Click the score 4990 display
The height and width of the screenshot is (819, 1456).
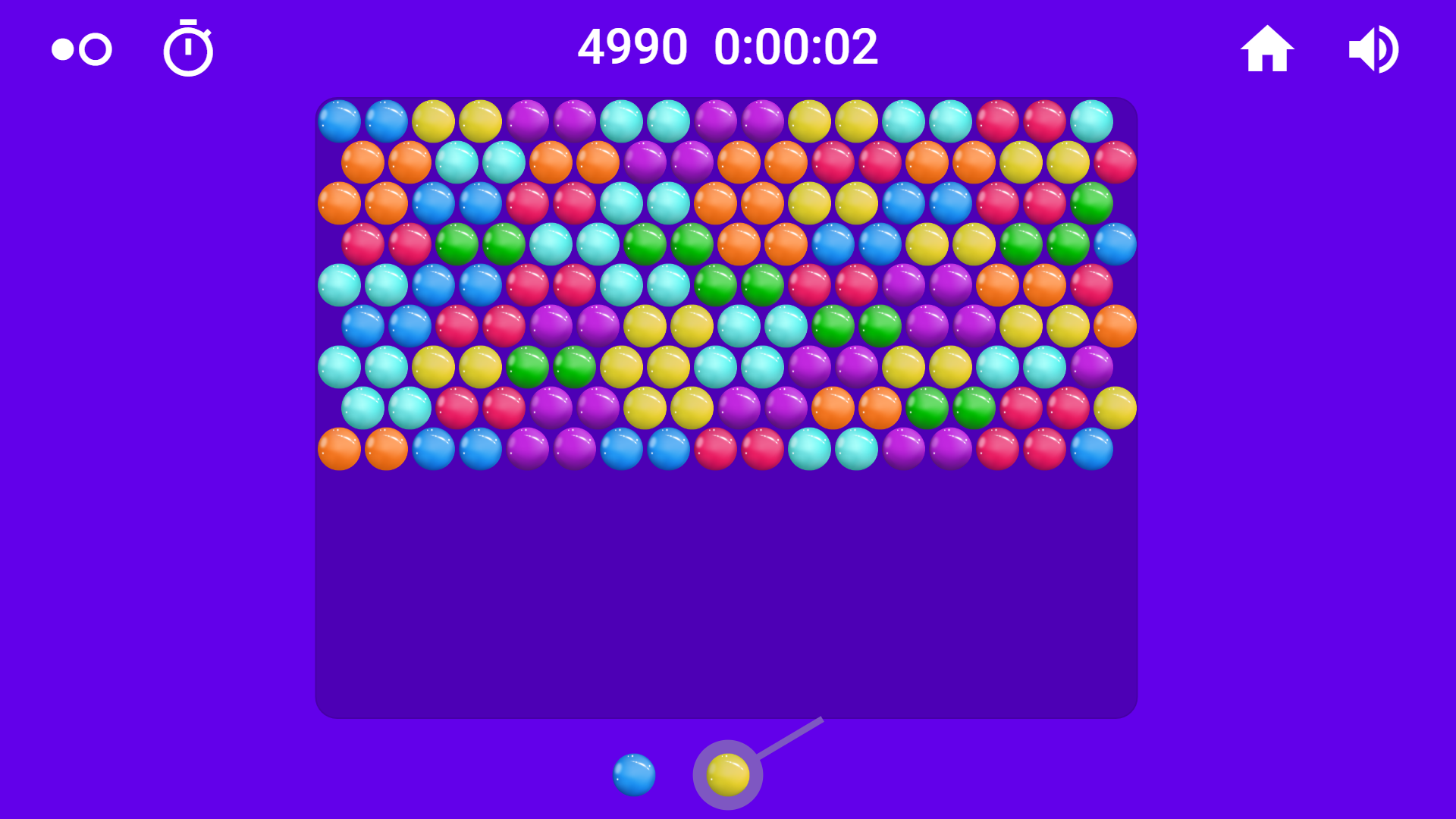[633, 47]
